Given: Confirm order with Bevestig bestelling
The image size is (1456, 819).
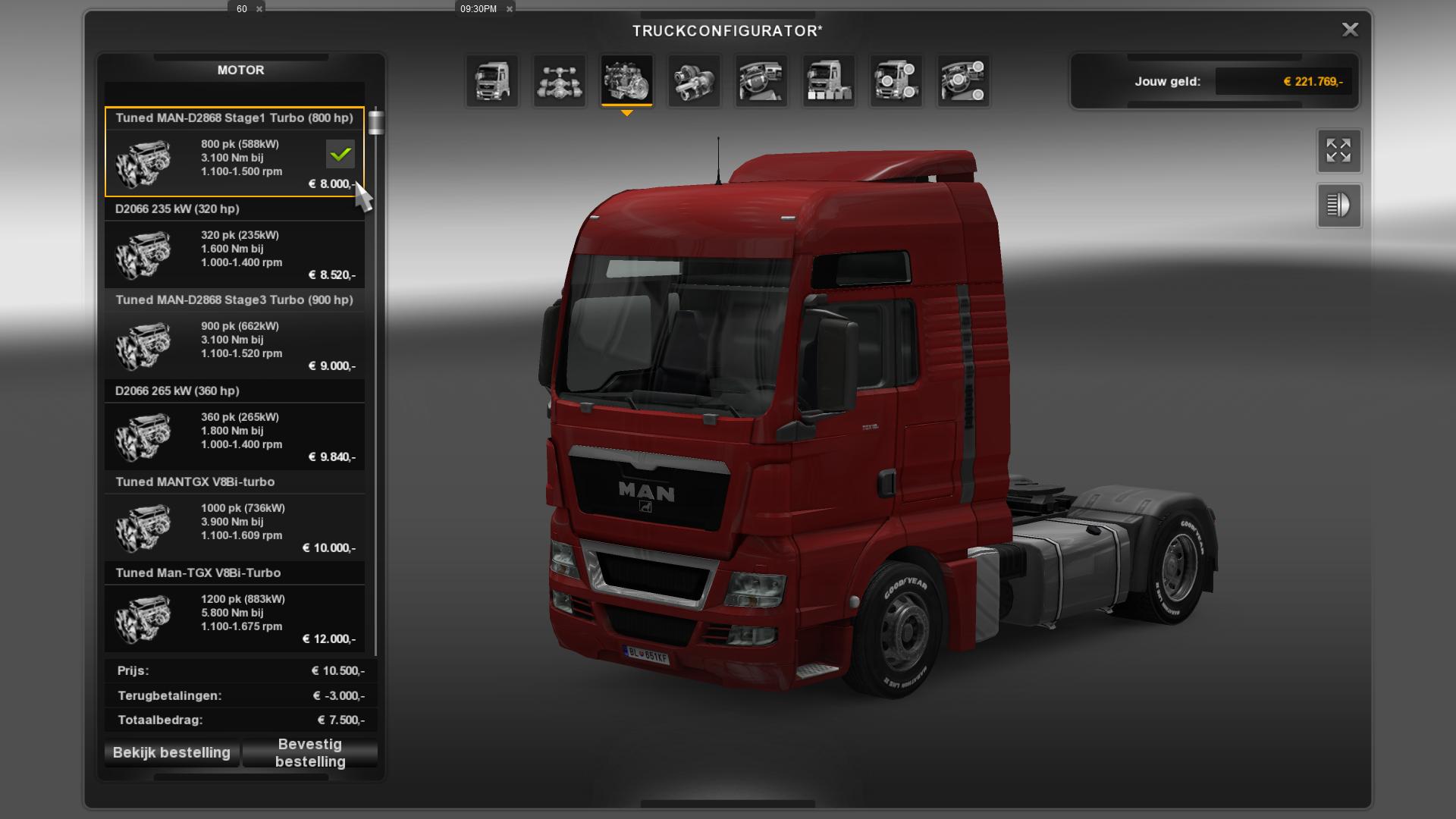Looking at the screenshot, I should tap(310, 753).
